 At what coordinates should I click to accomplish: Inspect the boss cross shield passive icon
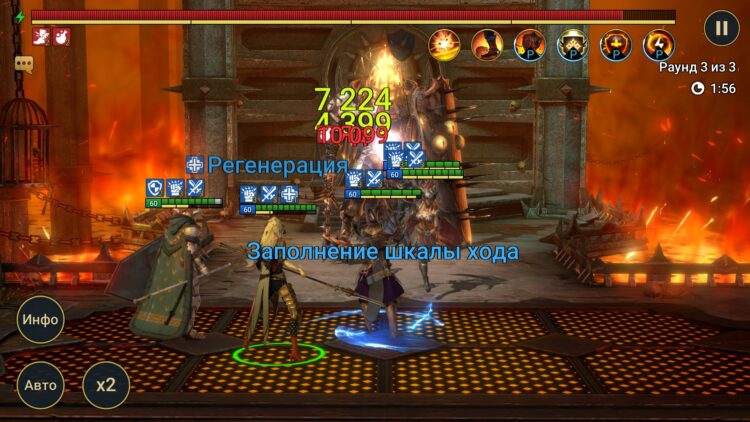(x=615, y=45)
